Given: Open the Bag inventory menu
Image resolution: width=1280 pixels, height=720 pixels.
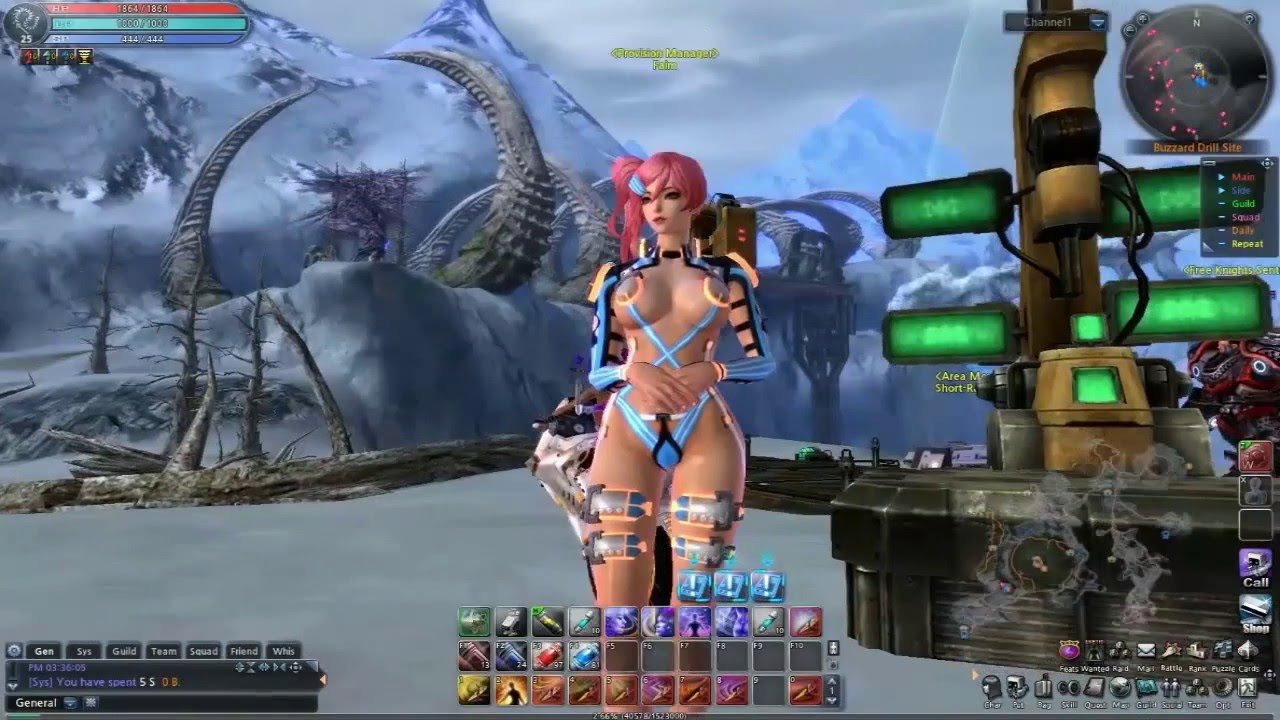Looking at the screenshot, I should coord(1043,688).
